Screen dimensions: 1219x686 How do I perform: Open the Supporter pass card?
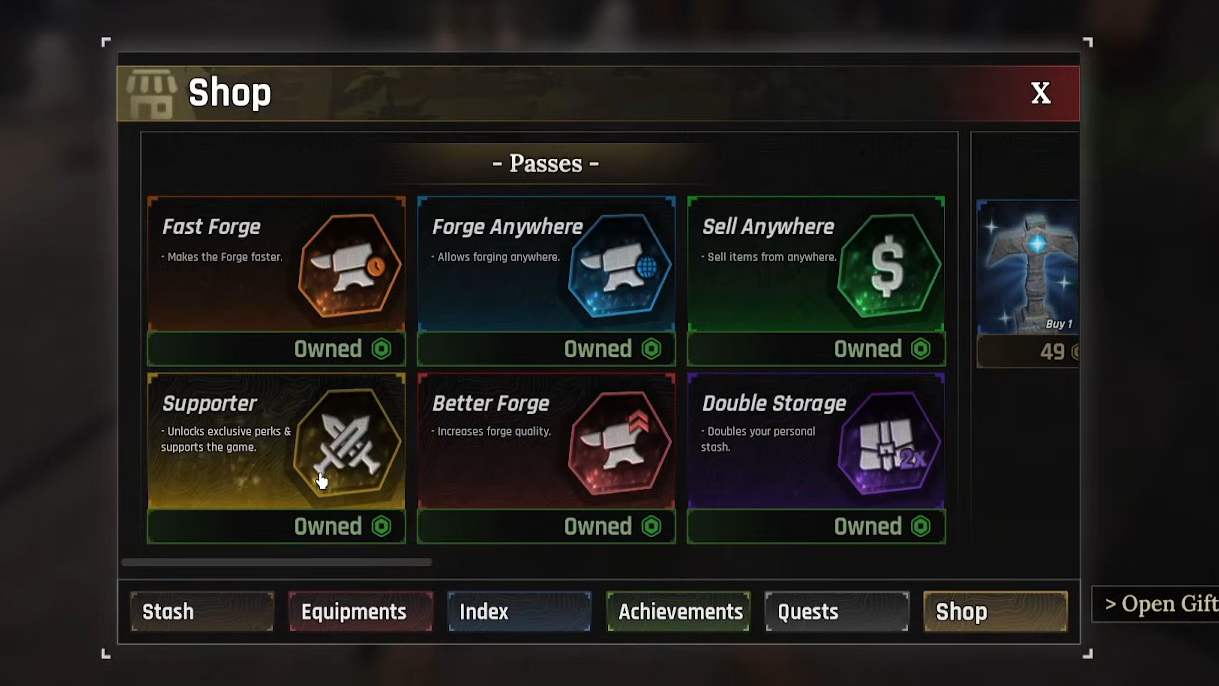pyautogui.click(x=276, y=442)
